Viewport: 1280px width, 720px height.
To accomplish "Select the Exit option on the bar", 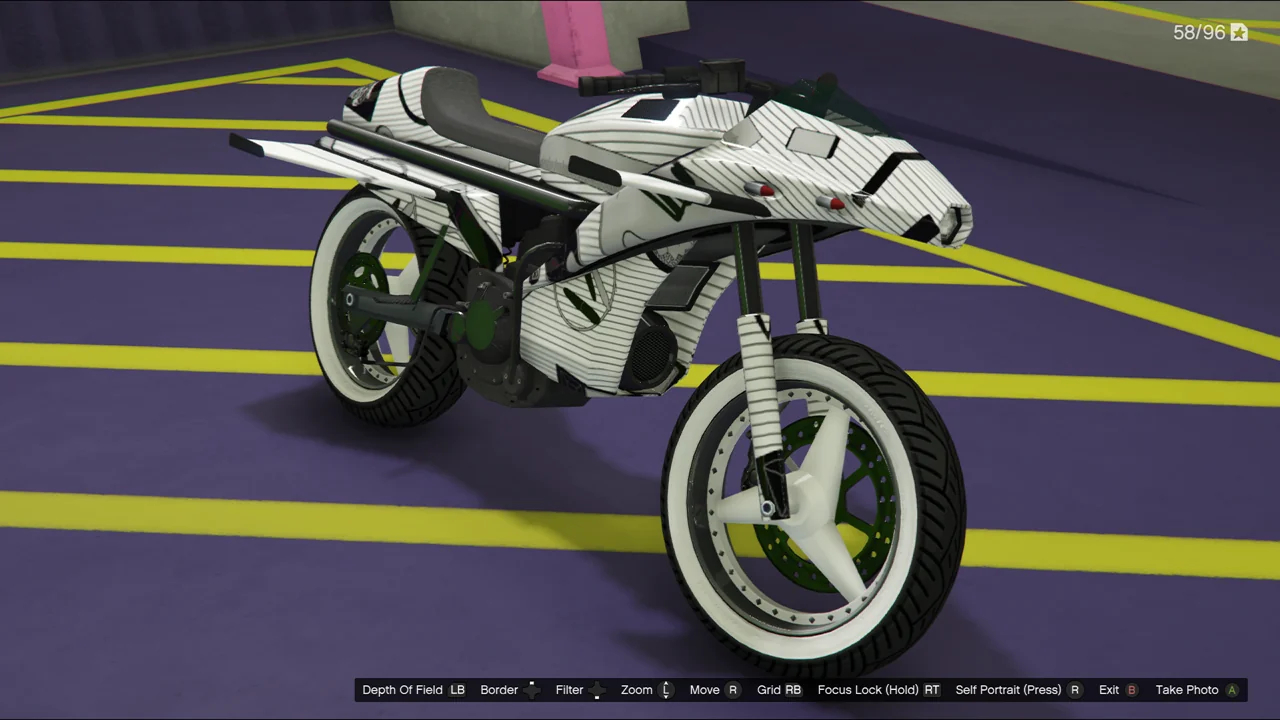I will tap(1109, 690).
